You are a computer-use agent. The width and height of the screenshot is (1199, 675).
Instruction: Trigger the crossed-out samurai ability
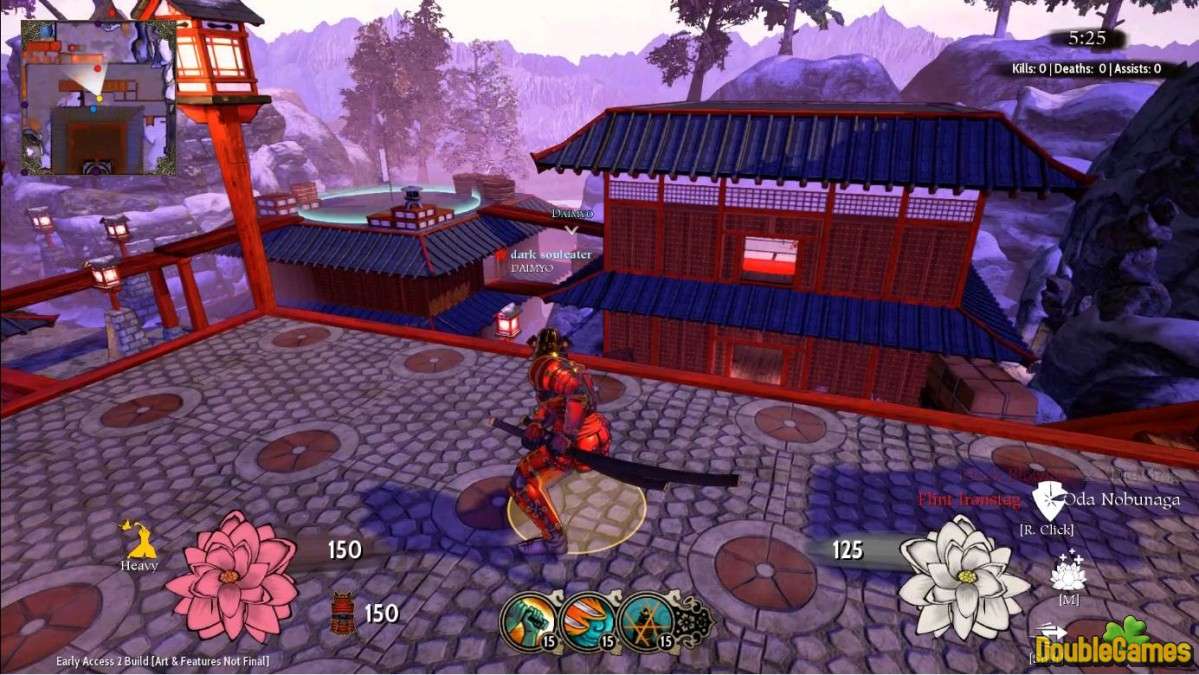(645, 620)
